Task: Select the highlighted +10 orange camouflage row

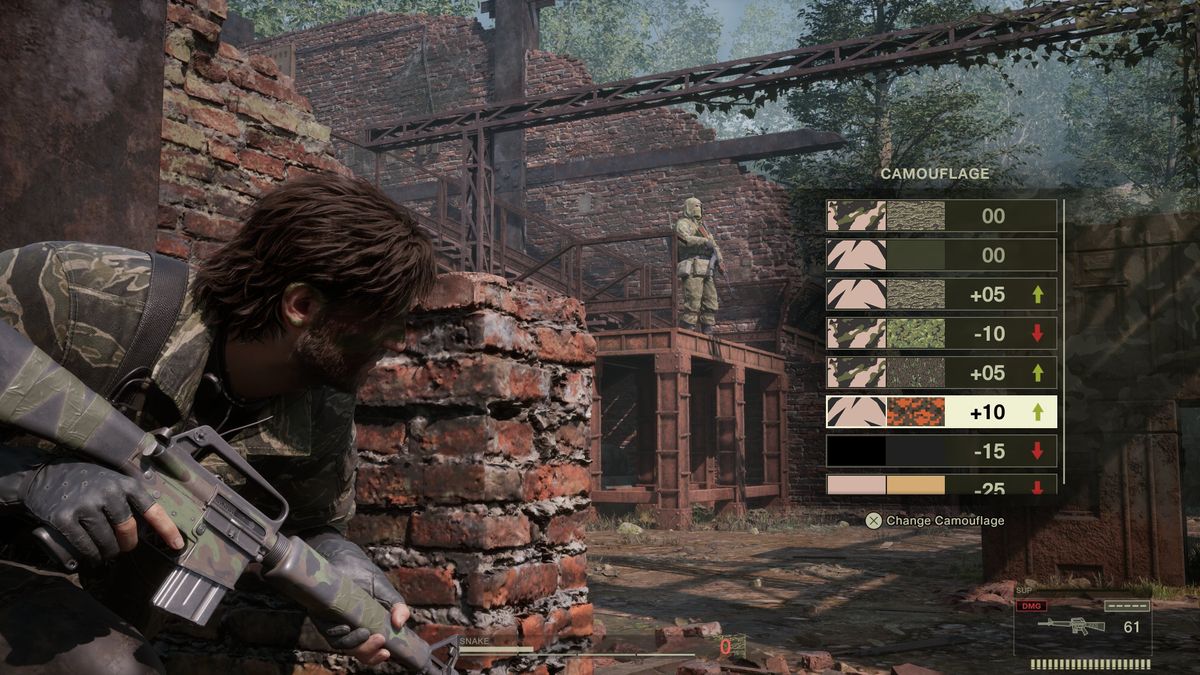Action: pos(940,411)
